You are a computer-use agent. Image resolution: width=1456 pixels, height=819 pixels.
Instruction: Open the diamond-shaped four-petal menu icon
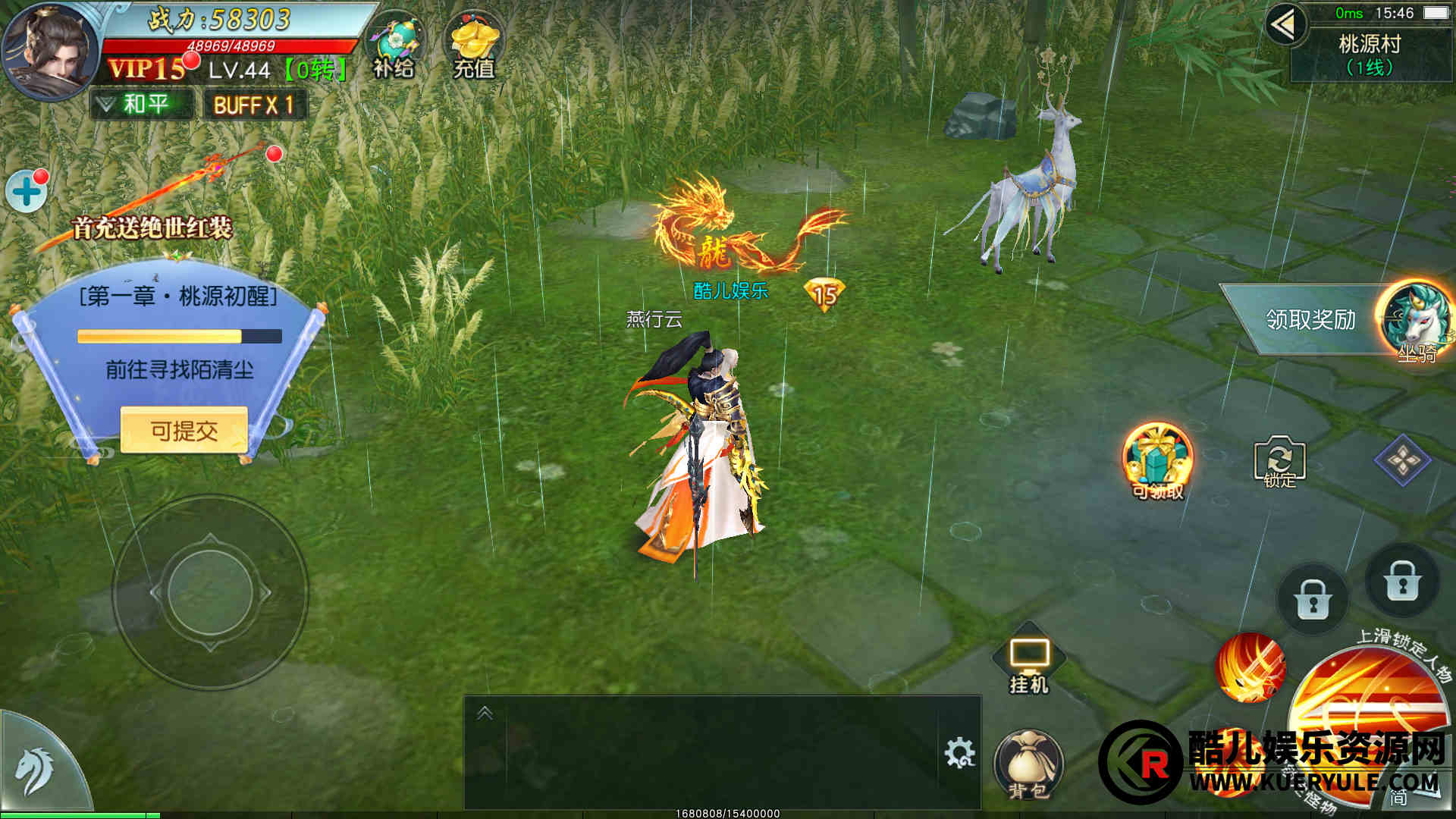click(x=1402, y=460)
